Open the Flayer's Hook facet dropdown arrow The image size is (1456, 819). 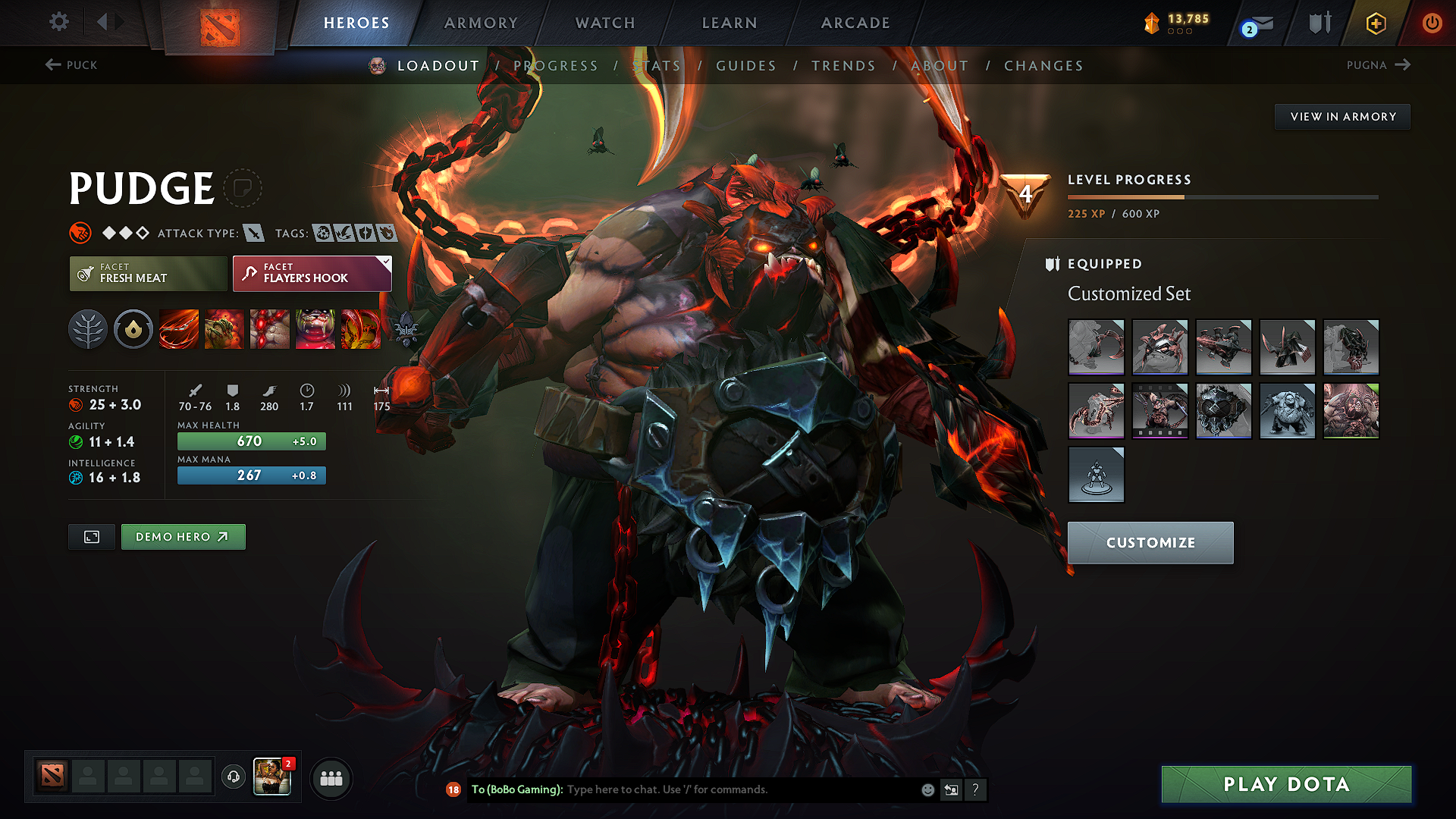point(386,264)
